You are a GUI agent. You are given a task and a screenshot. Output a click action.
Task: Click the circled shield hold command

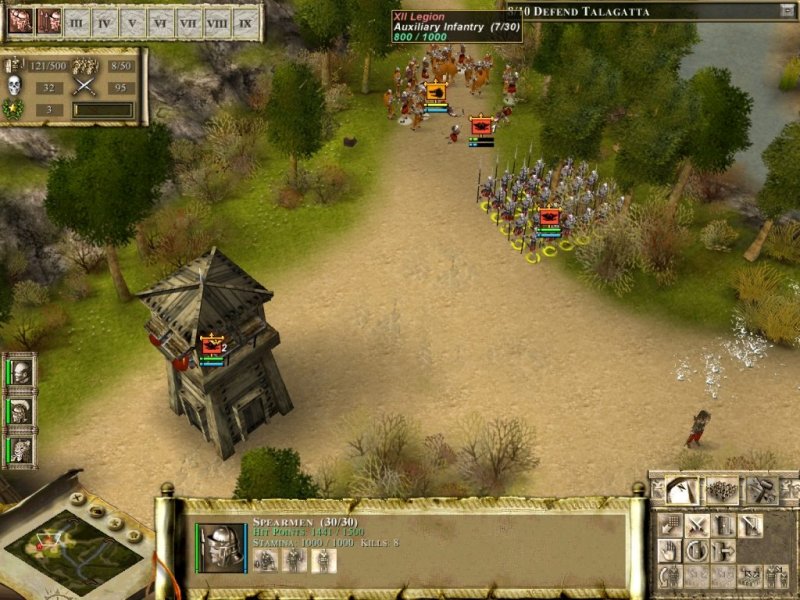click(x=696, y=551)
